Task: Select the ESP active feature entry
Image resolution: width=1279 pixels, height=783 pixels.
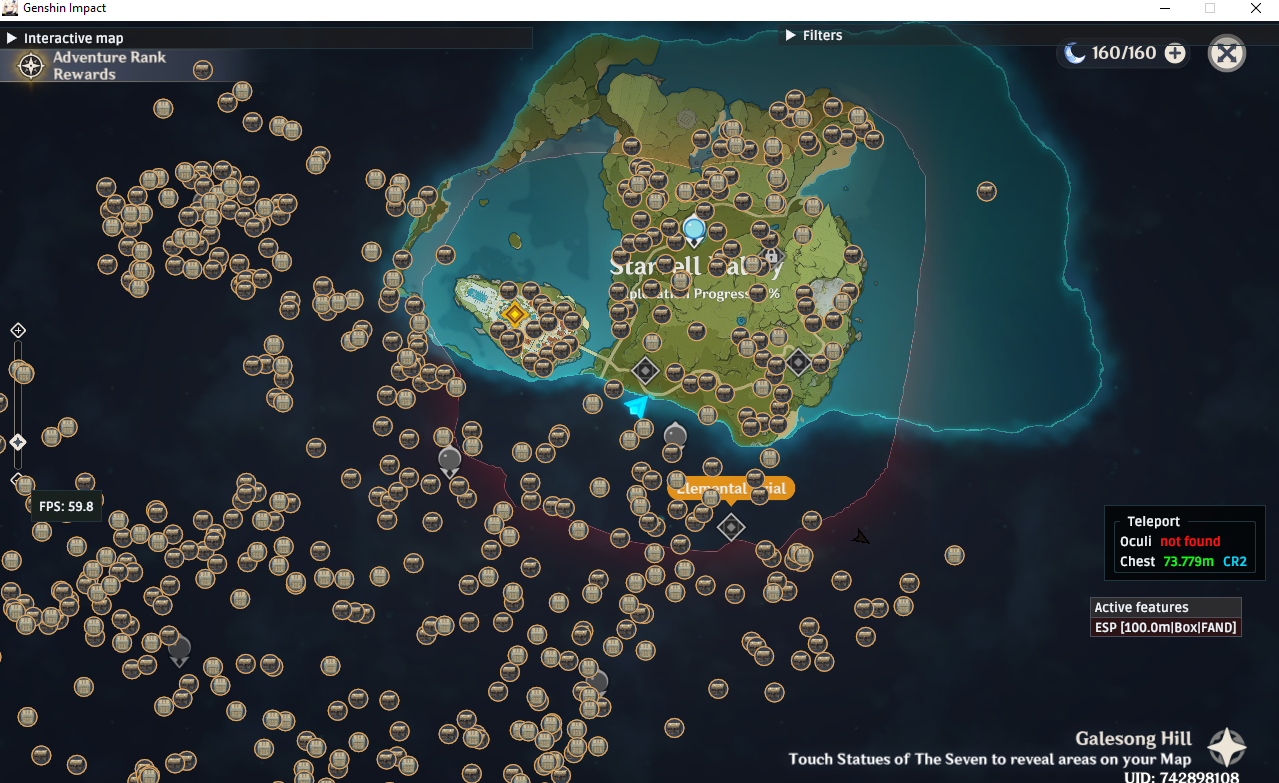Action: pyautogui.click(x=1166, y=627)
